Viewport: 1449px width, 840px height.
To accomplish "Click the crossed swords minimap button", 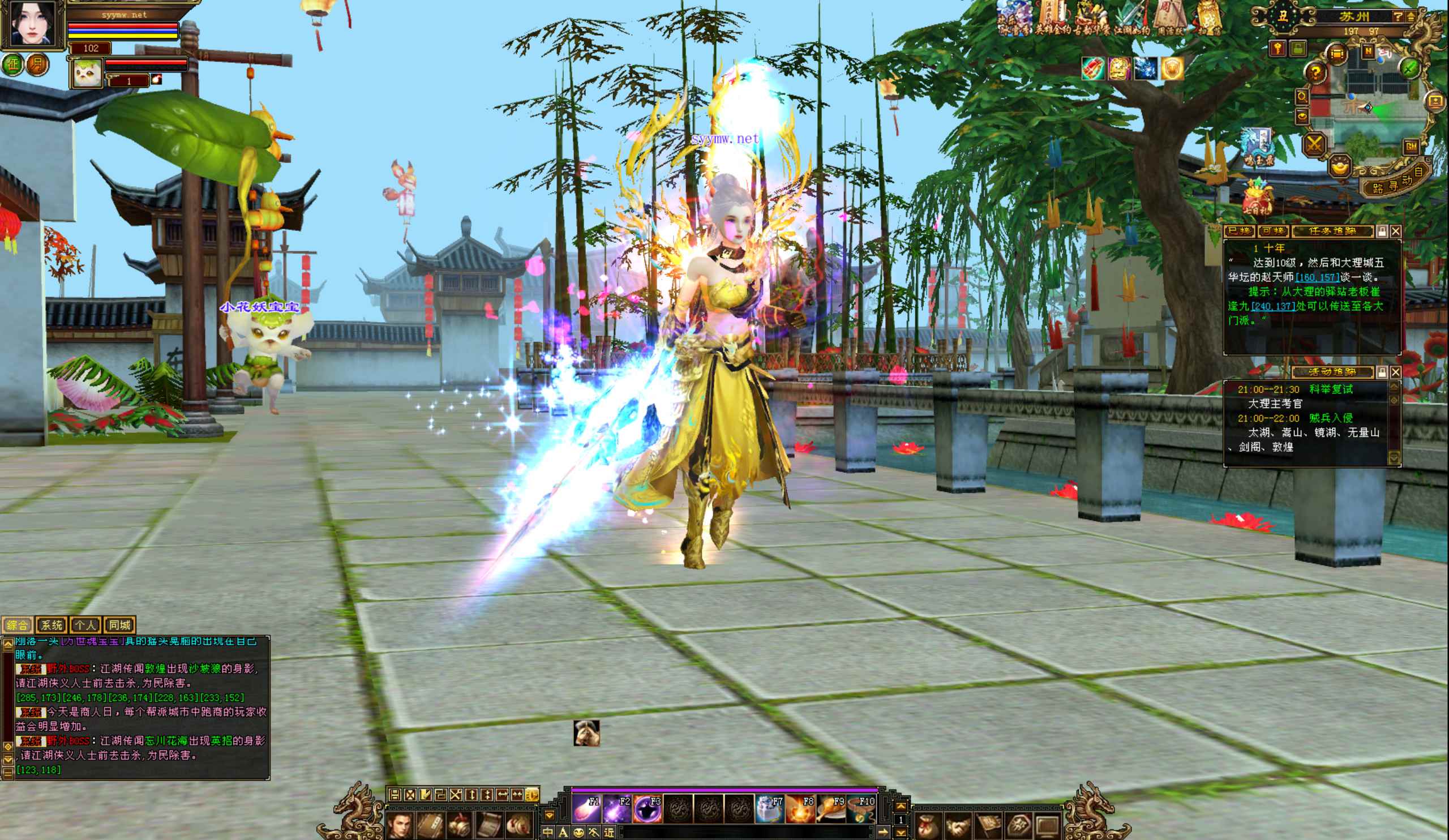I will (x=1314, y=144).
